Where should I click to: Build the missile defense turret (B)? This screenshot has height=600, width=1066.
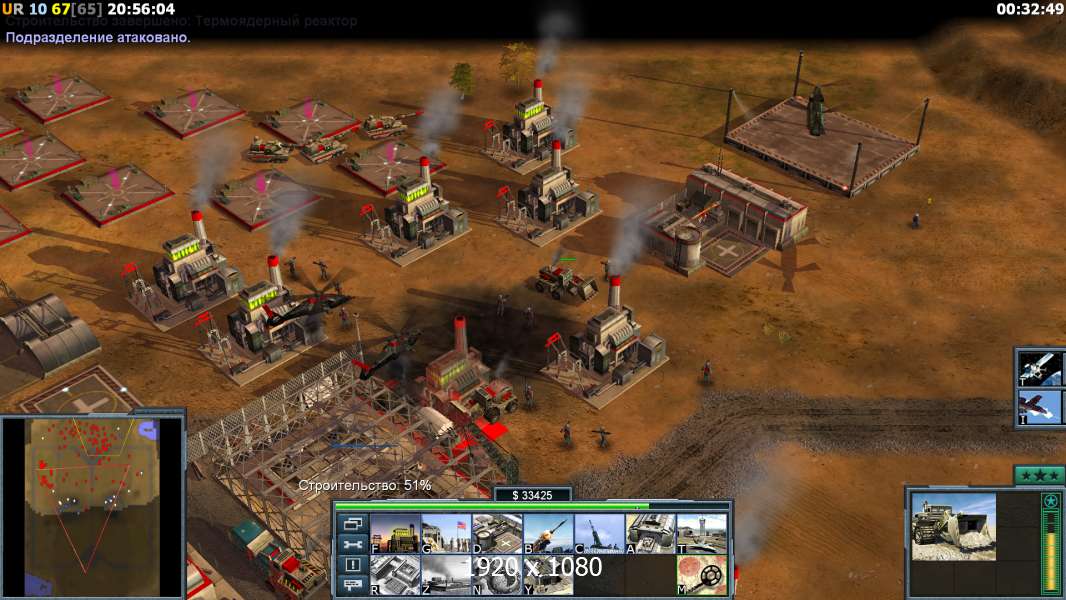click(548, 533)
